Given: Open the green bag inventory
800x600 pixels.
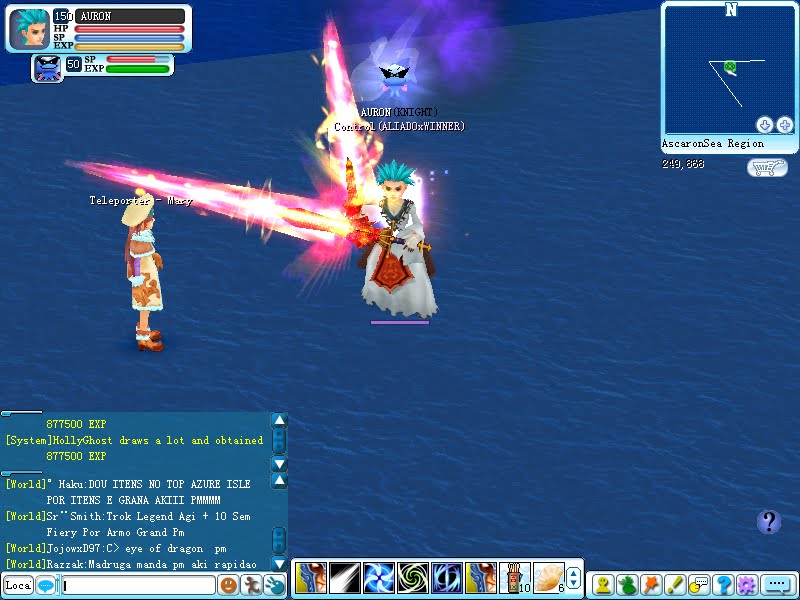Looking at the screenshot, I should [x=628, y=586].
